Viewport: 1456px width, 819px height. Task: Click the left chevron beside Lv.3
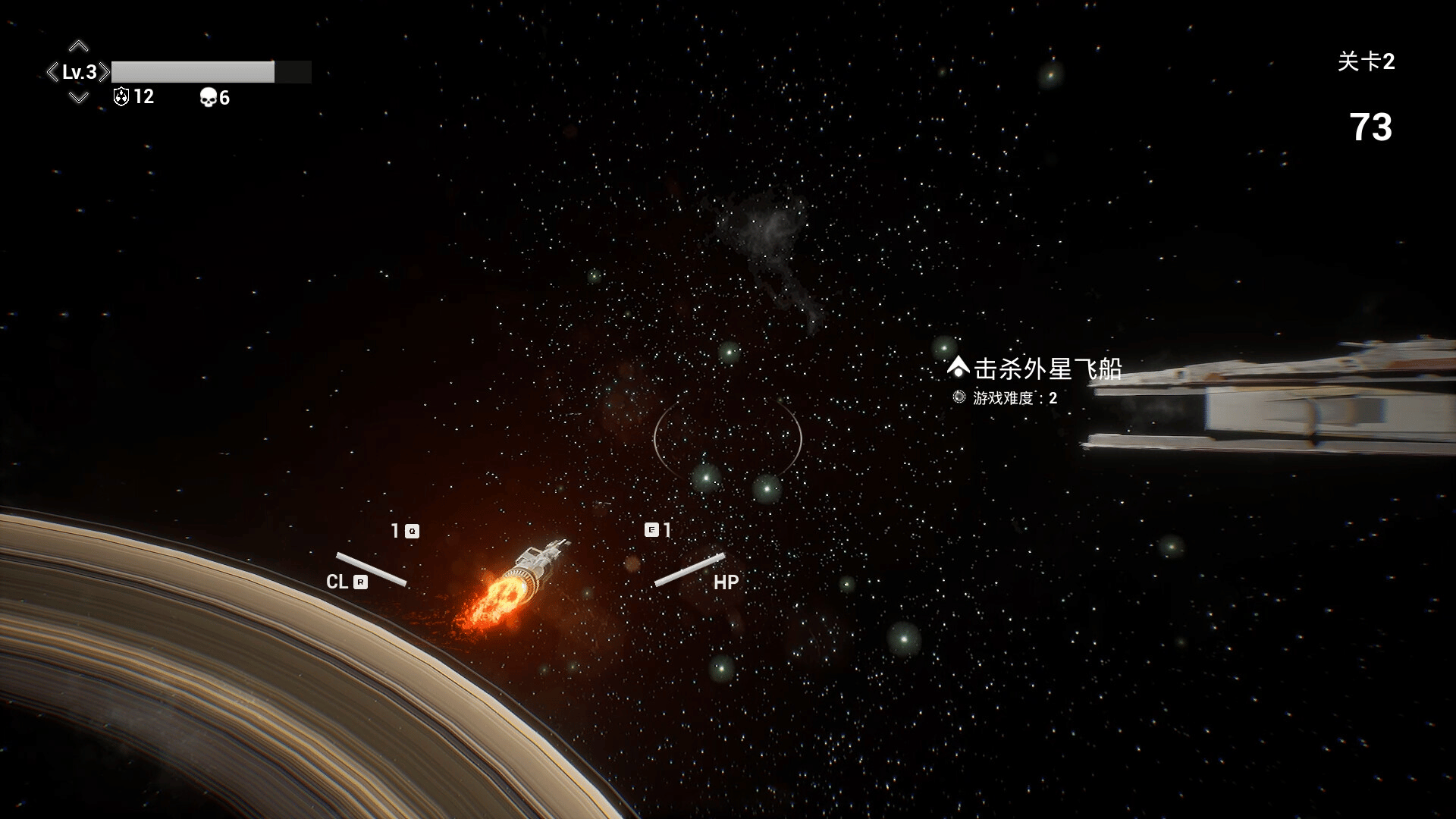click(52, 72)
